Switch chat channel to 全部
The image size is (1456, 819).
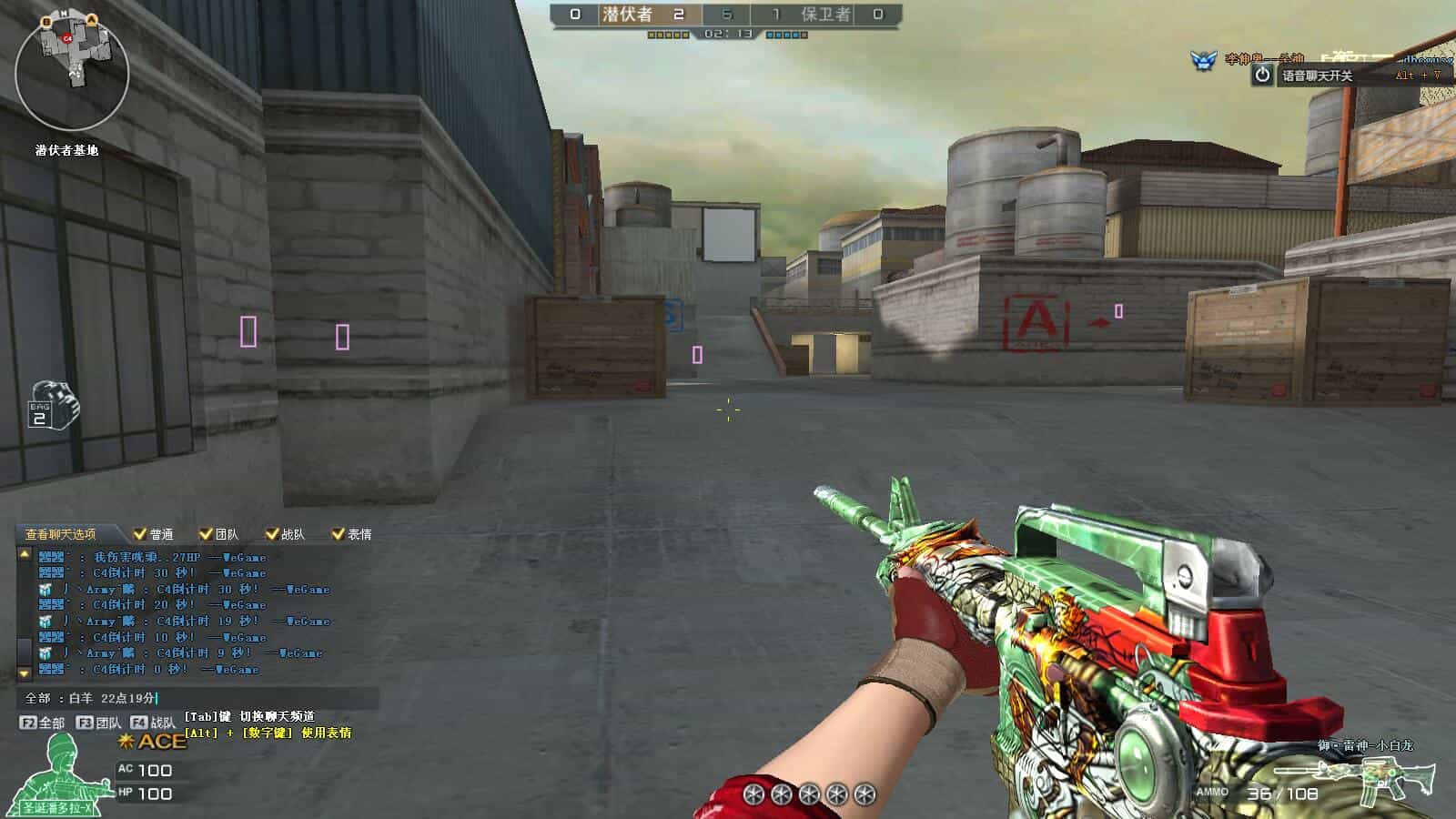coord(43,723)
